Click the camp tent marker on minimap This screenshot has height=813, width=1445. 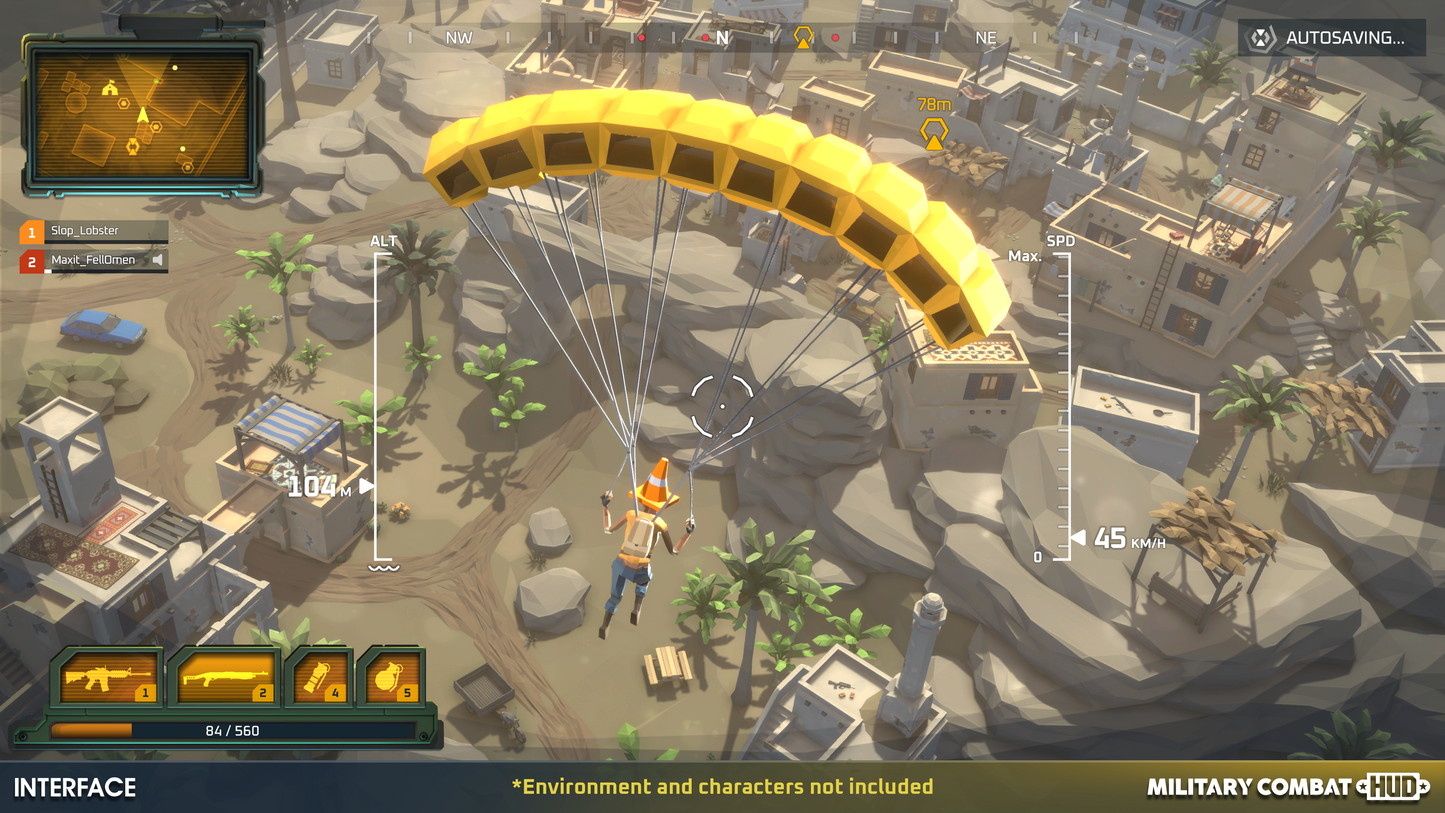pos(110,89)
